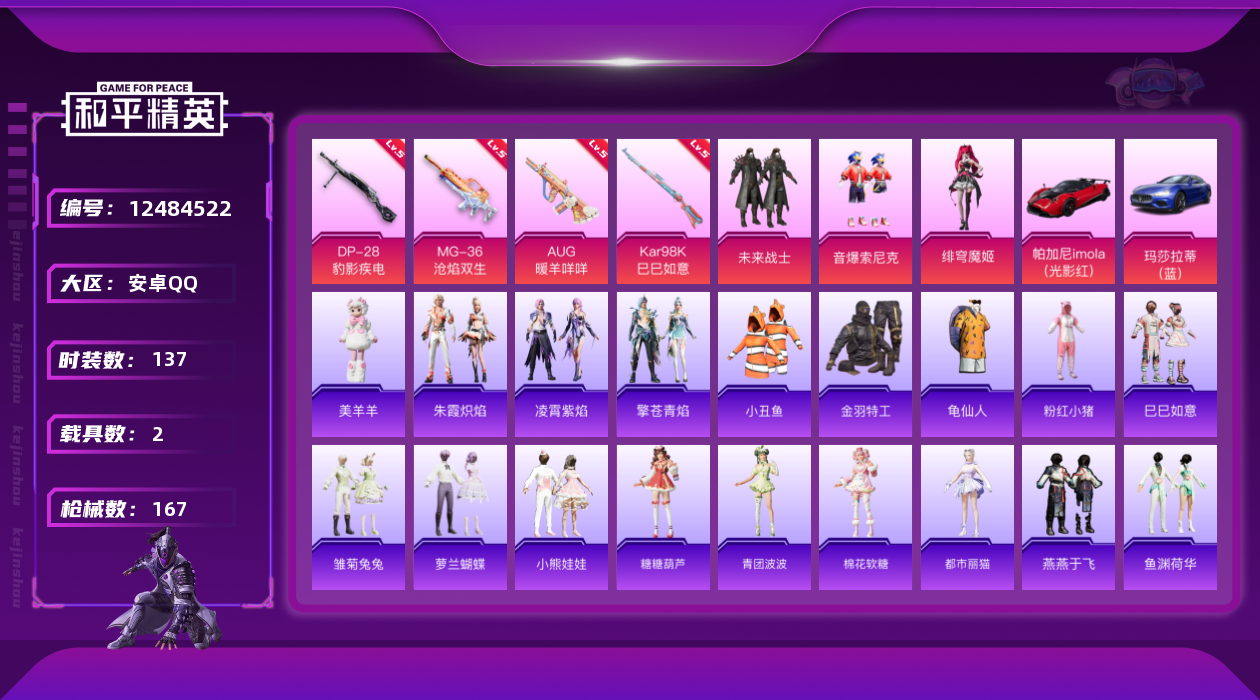Choose the 龟仙人 outfit card
This screenshot has height=700, width=1260.
[x=967, y=364]
